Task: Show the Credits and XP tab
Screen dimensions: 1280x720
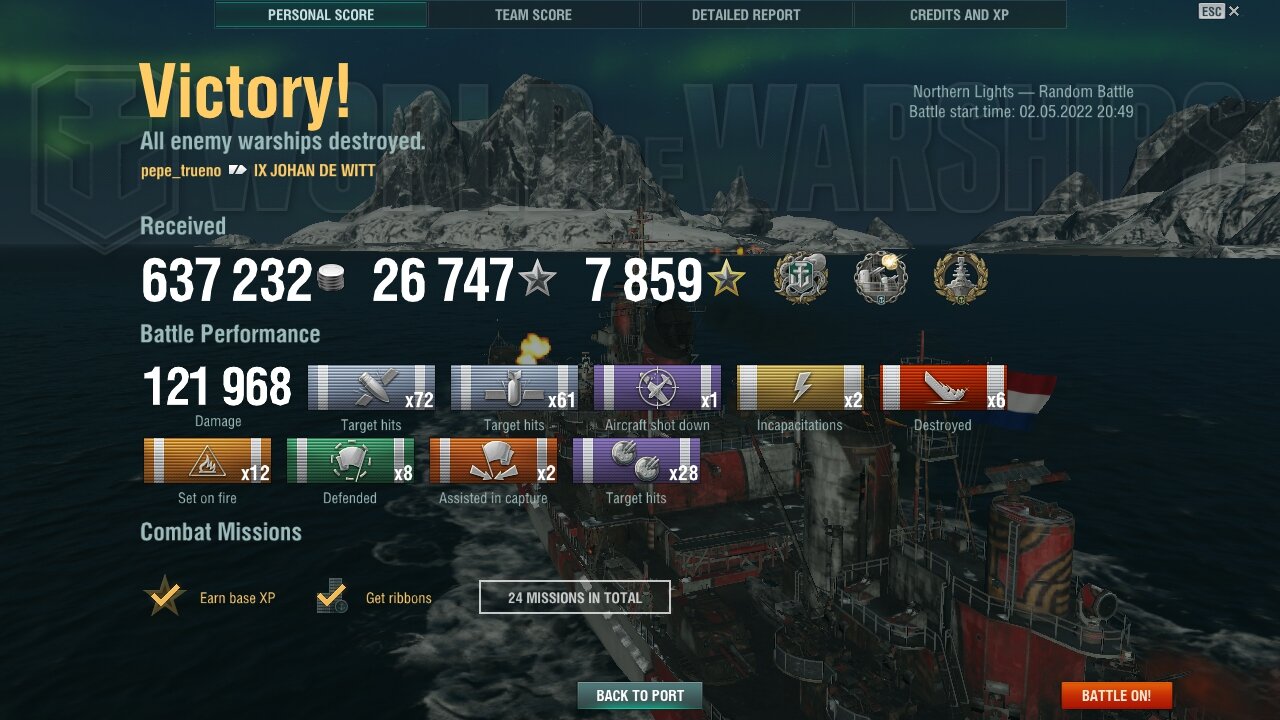Action: [x=959, y=15]
